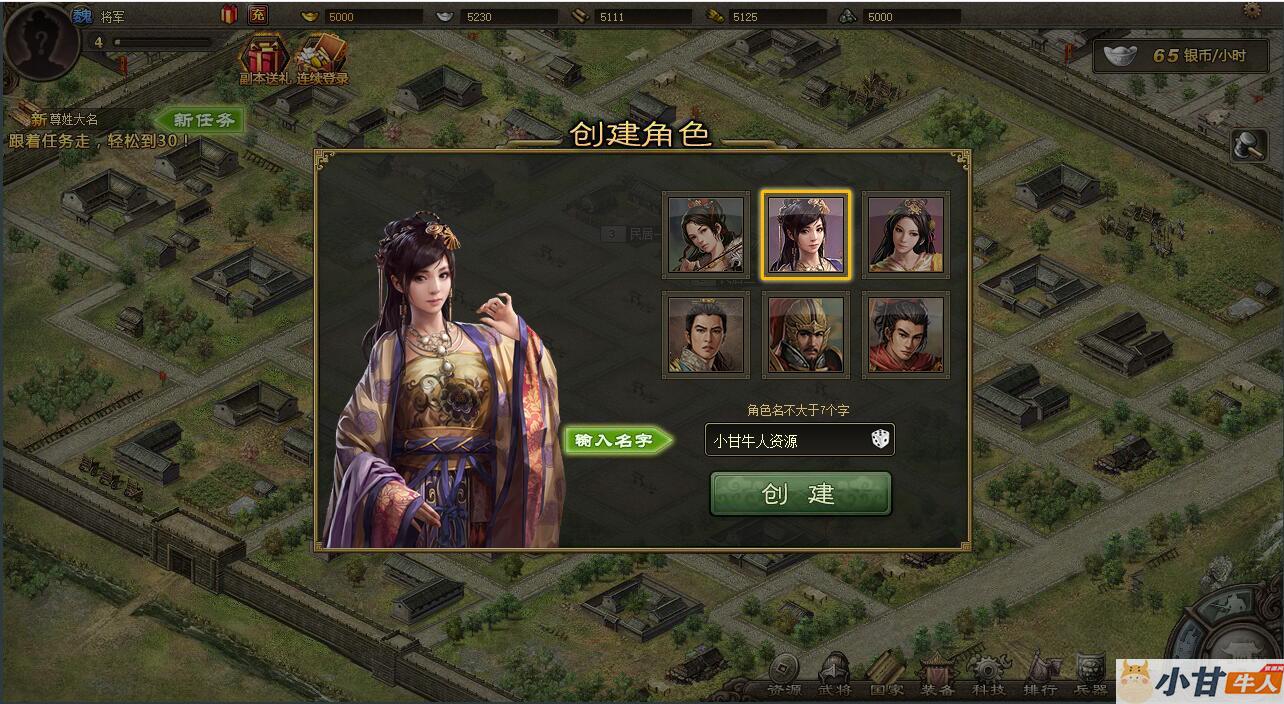The width and height of the screenshot is (1284, 704).
Task: Select the young lord portrait with gold crown
Action: click(x=706, y=334)
